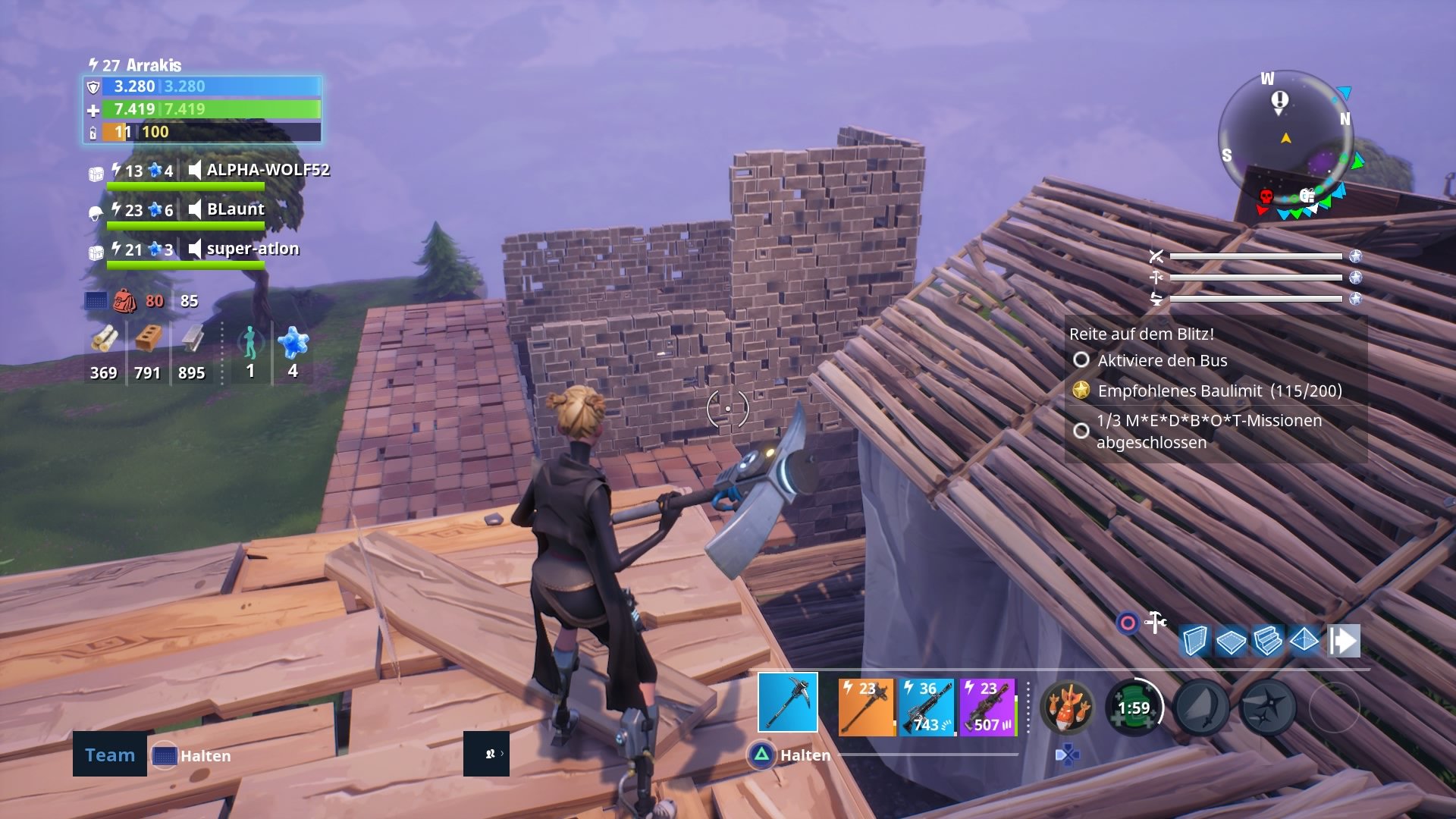Select the equipped pickaxe in the hotbar
This screenshot has width=1456, height=819.
(x=787, y=702)
